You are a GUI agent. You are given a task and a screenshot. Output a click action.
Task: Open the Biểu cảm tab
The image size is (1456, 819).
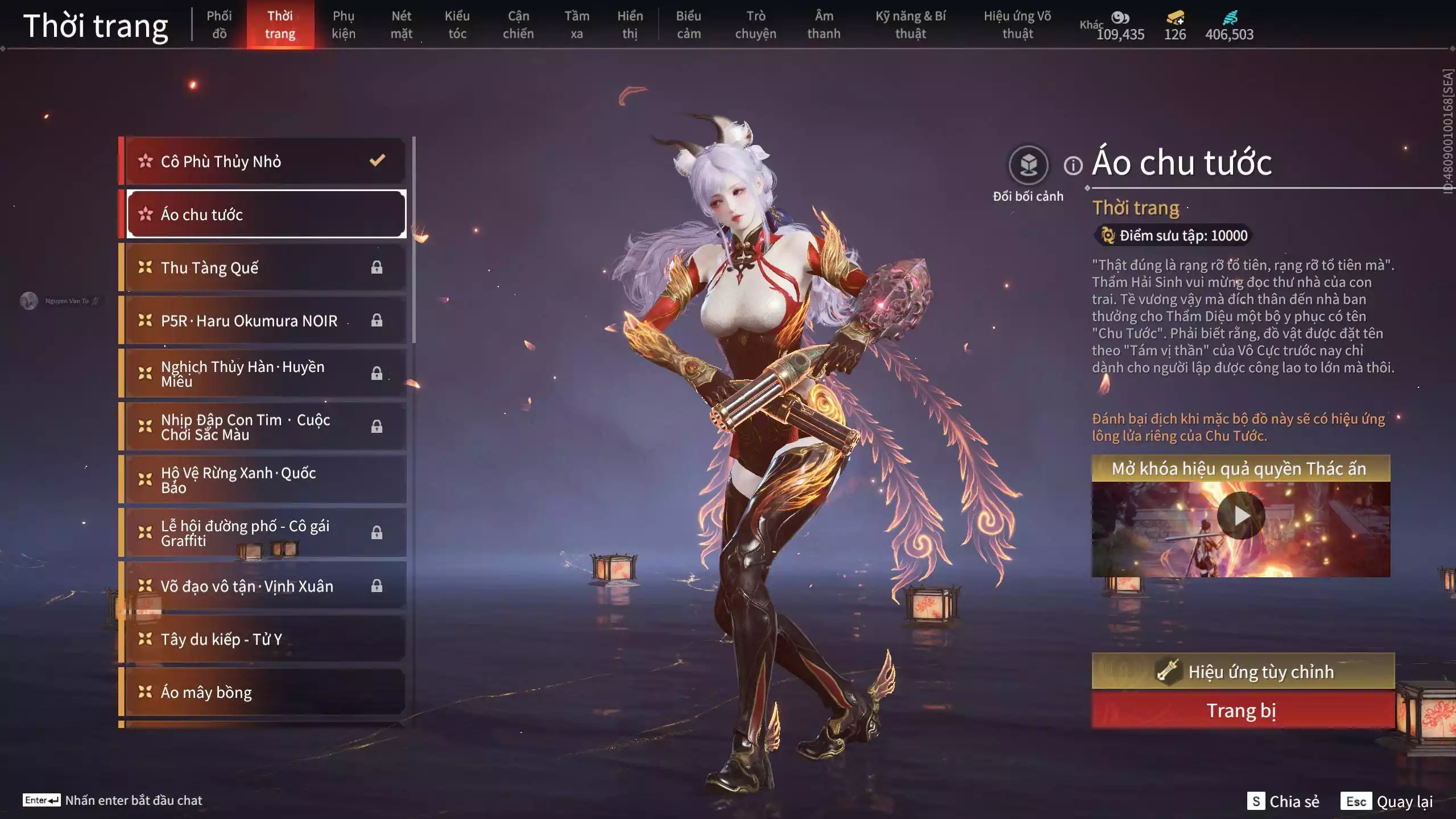click(x=688, y=25)
